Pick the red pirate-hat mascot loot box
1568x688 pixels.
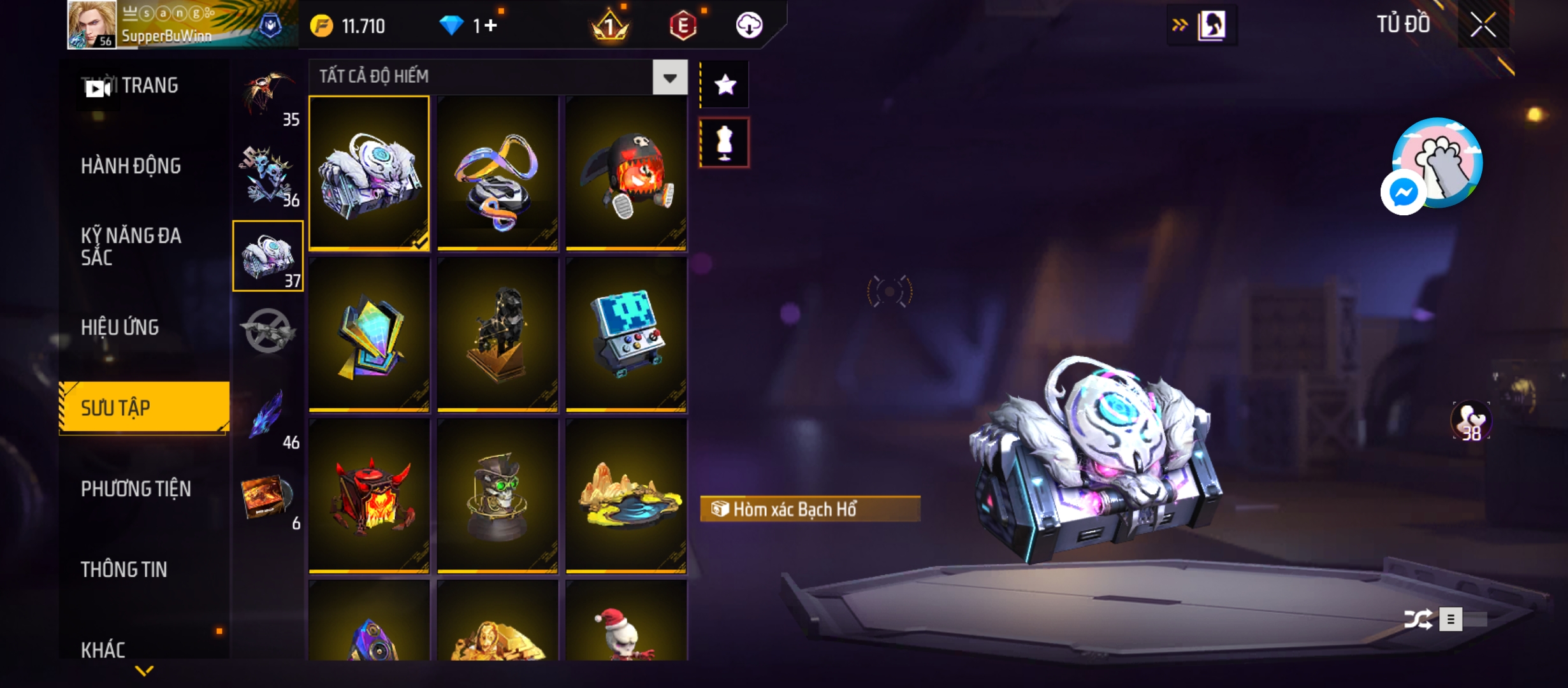(x=626, y=173)
